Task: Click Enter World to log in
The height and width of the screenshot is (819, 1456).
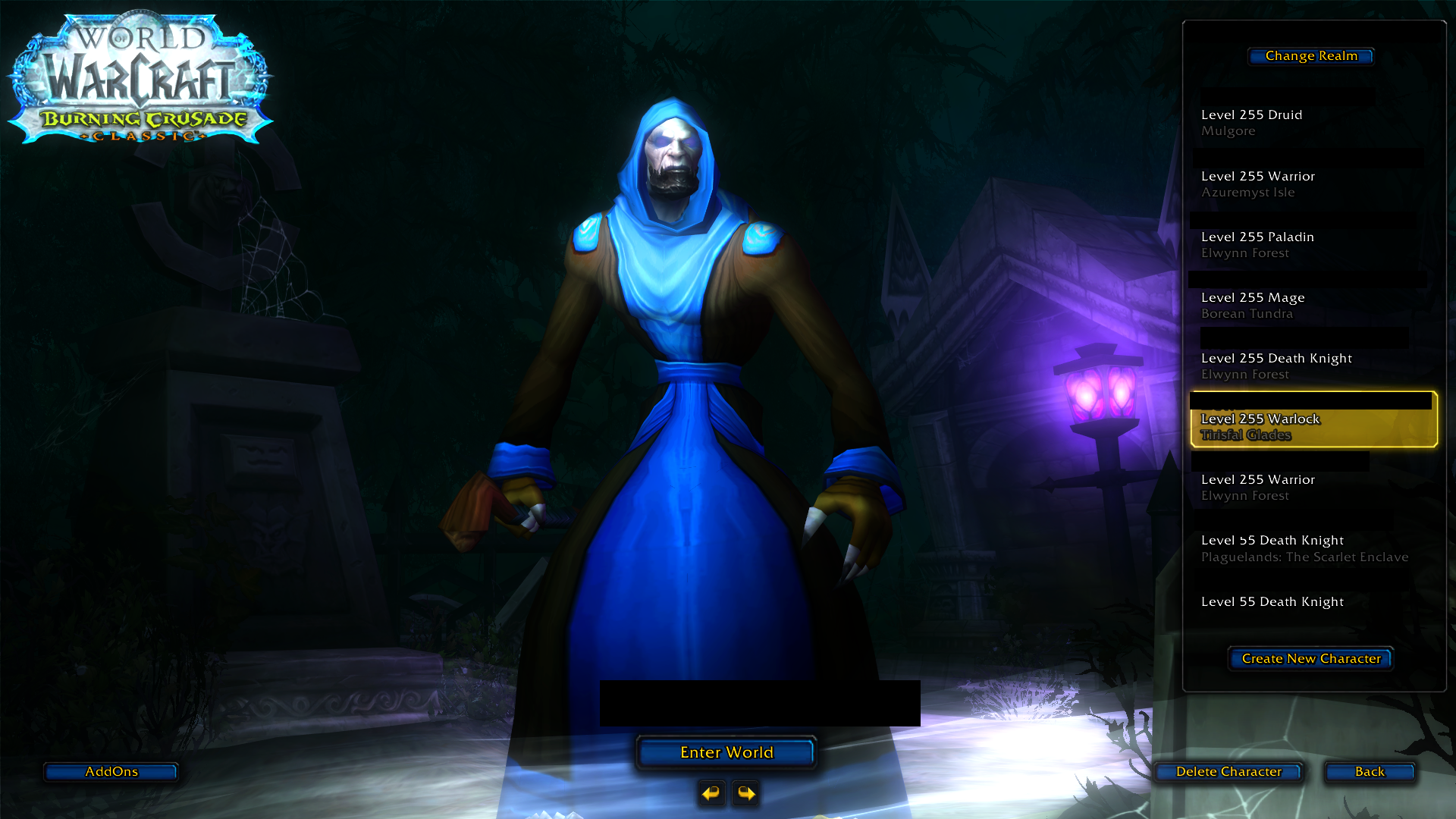Action: pos(726,752)
